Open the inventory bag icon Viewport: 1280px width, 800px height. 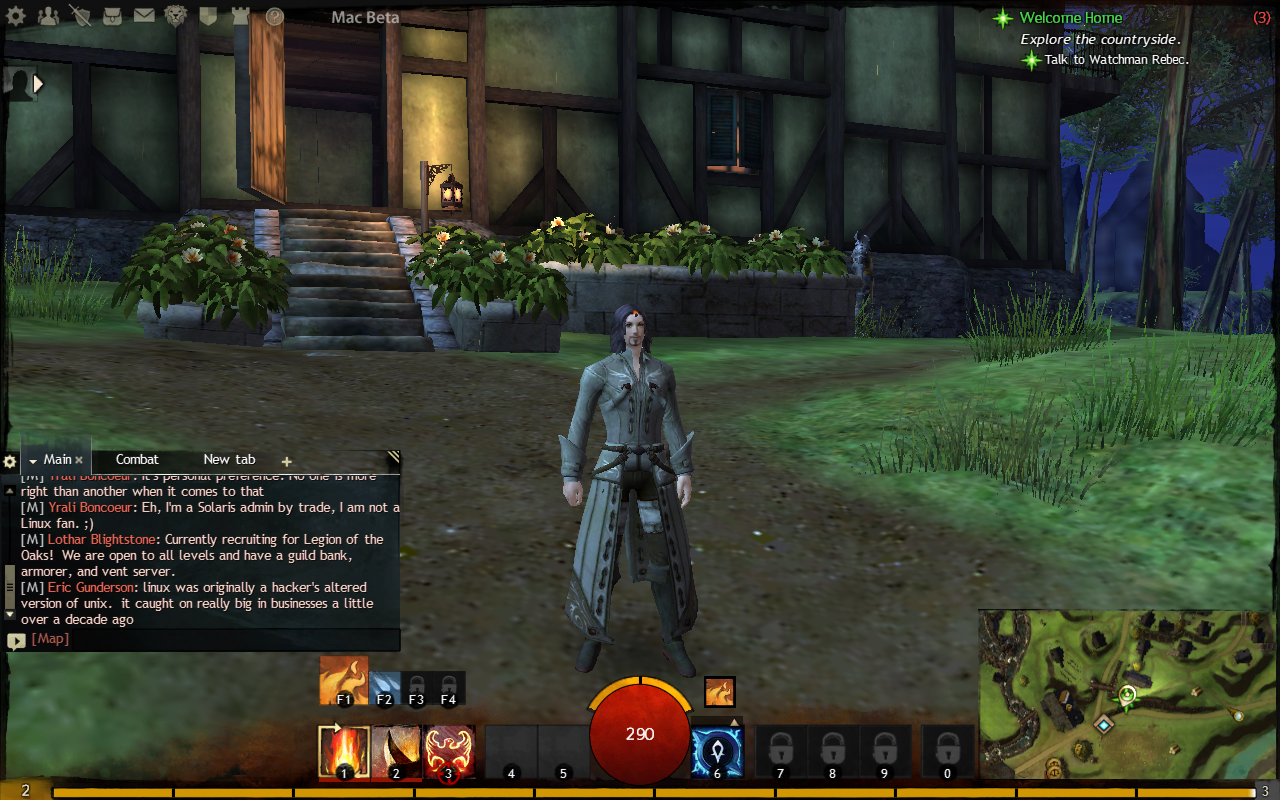point(112,16)
